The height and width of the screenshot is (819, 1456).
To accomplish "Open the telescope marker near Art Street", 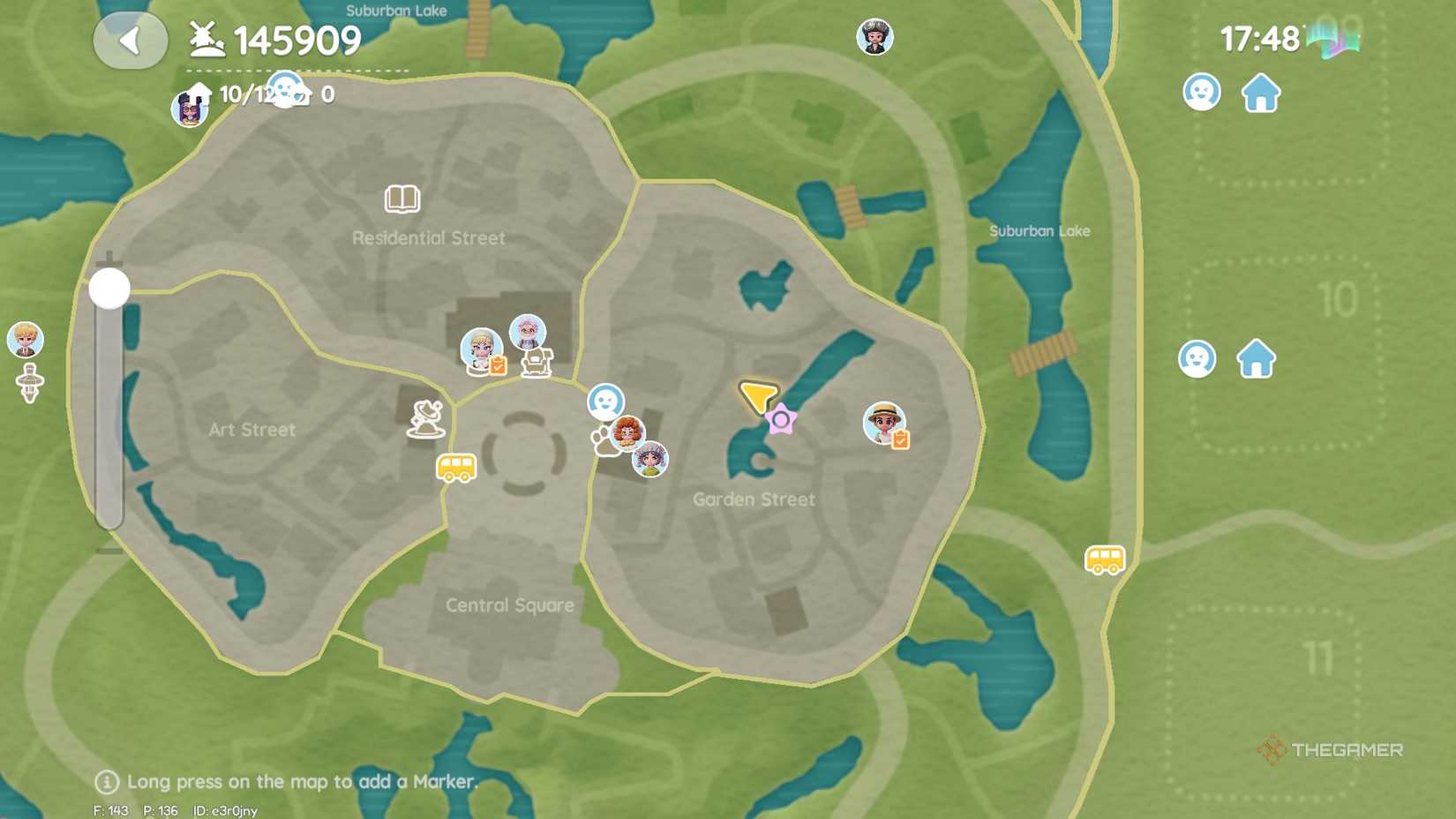I will click(426, 419).
